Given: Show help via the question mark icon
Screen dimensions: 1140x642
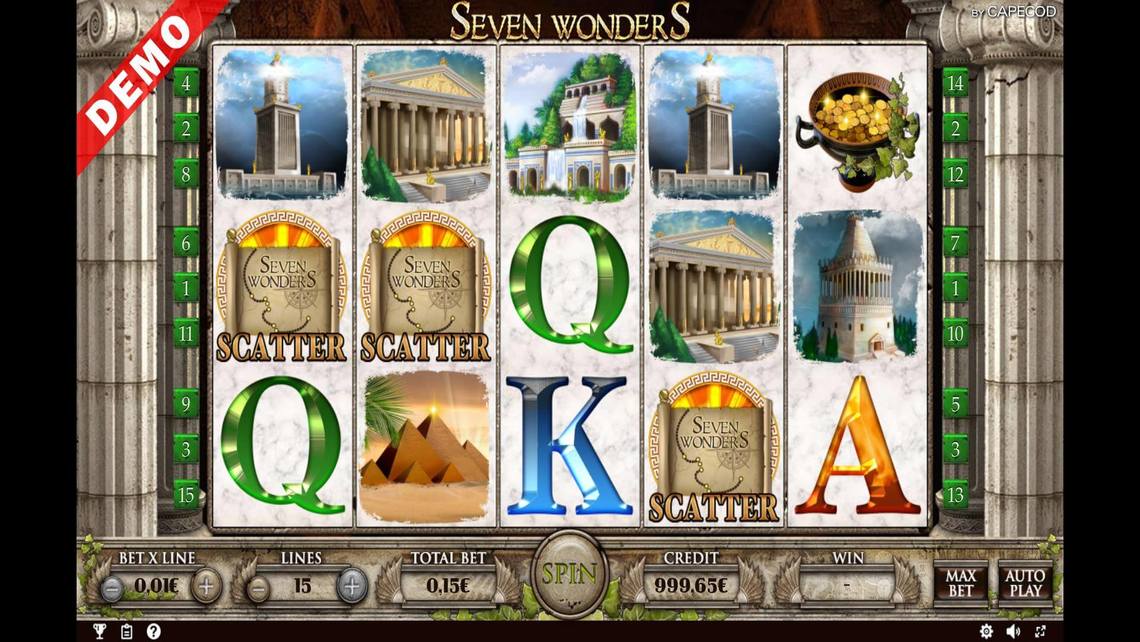Looking at the screenshot, I should point(154,631).
